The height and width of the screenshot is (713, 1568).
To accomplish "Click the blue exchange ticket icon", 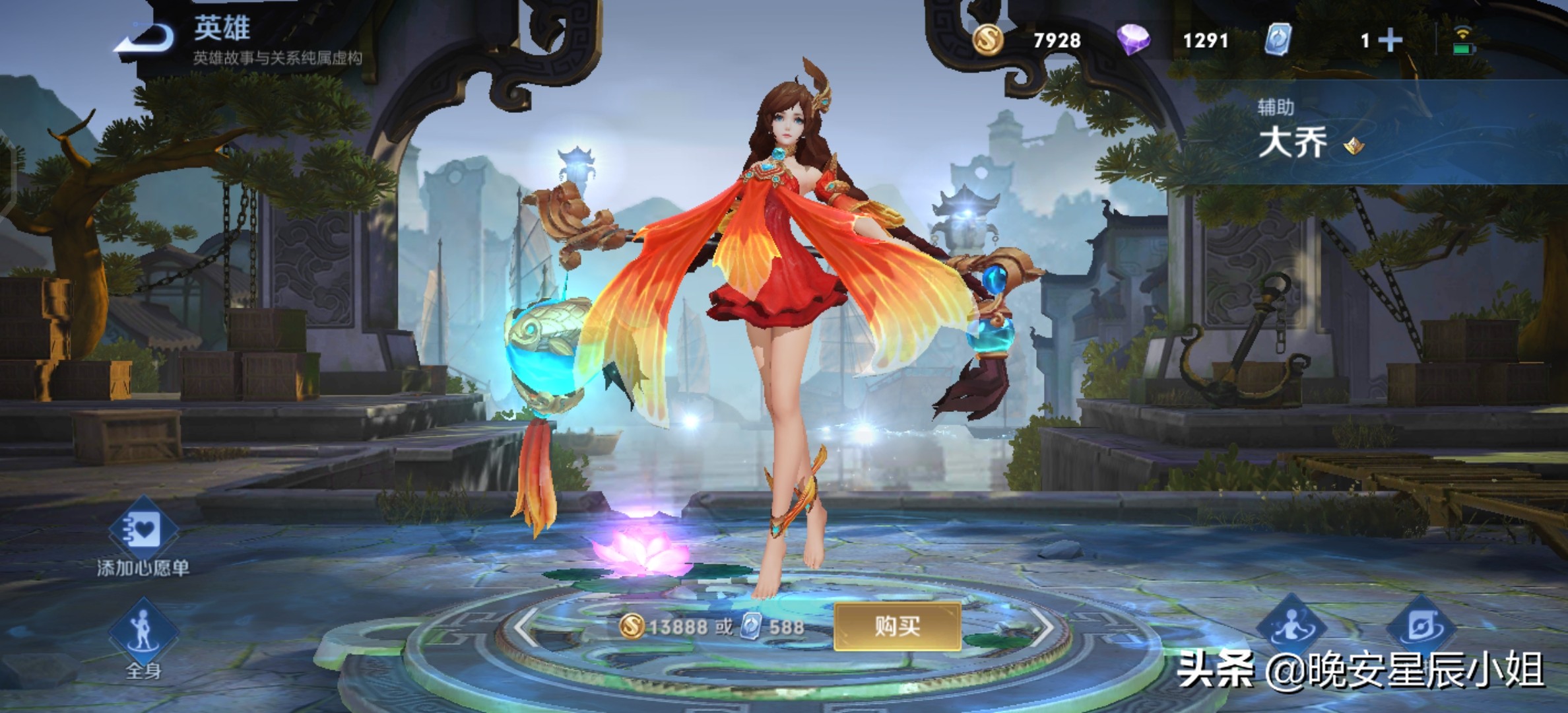I will (x=1278, y=40).
